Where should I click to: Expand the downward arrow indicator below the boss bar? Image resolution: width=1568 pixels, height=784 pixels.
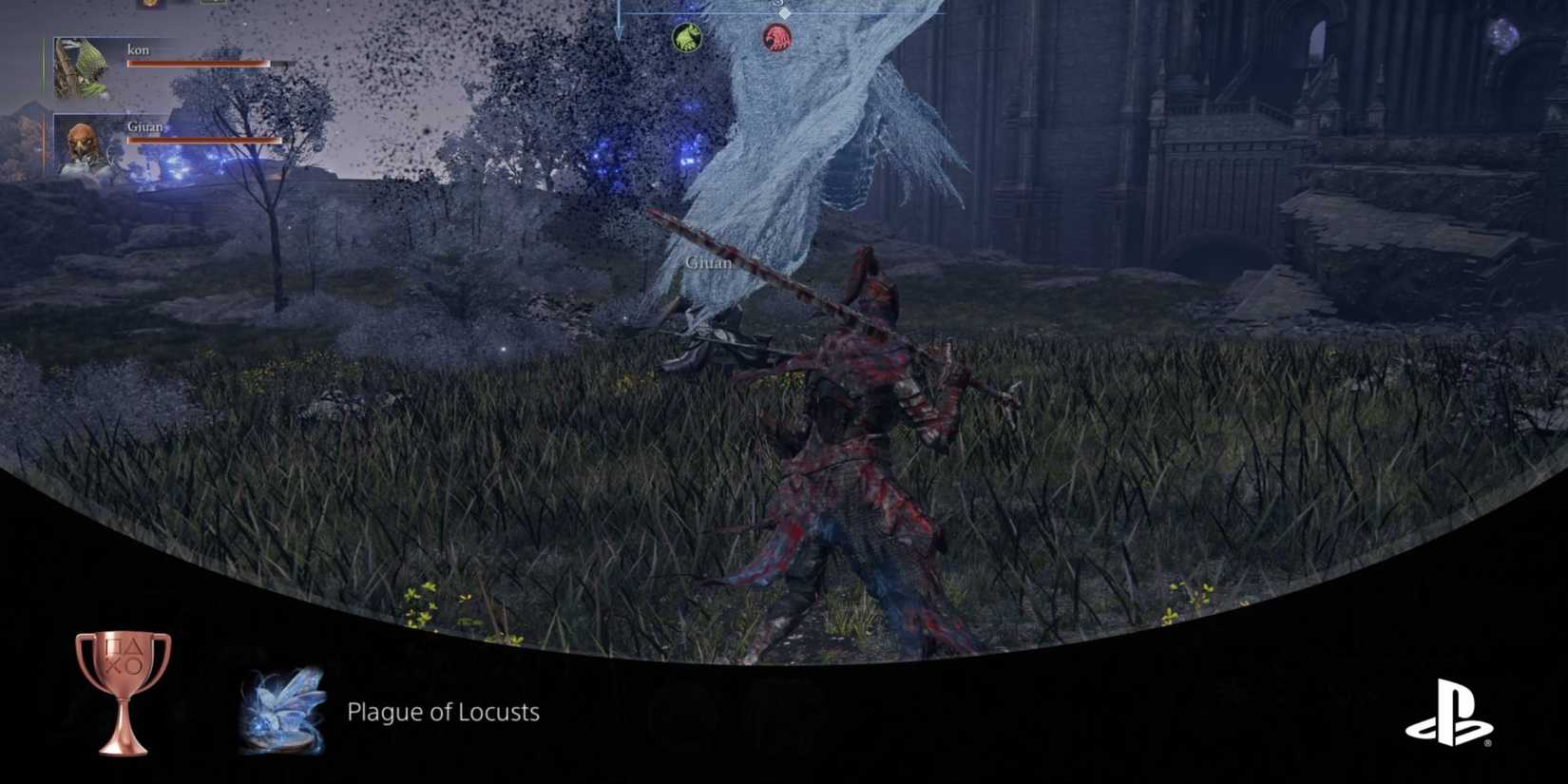coord(620,31)
